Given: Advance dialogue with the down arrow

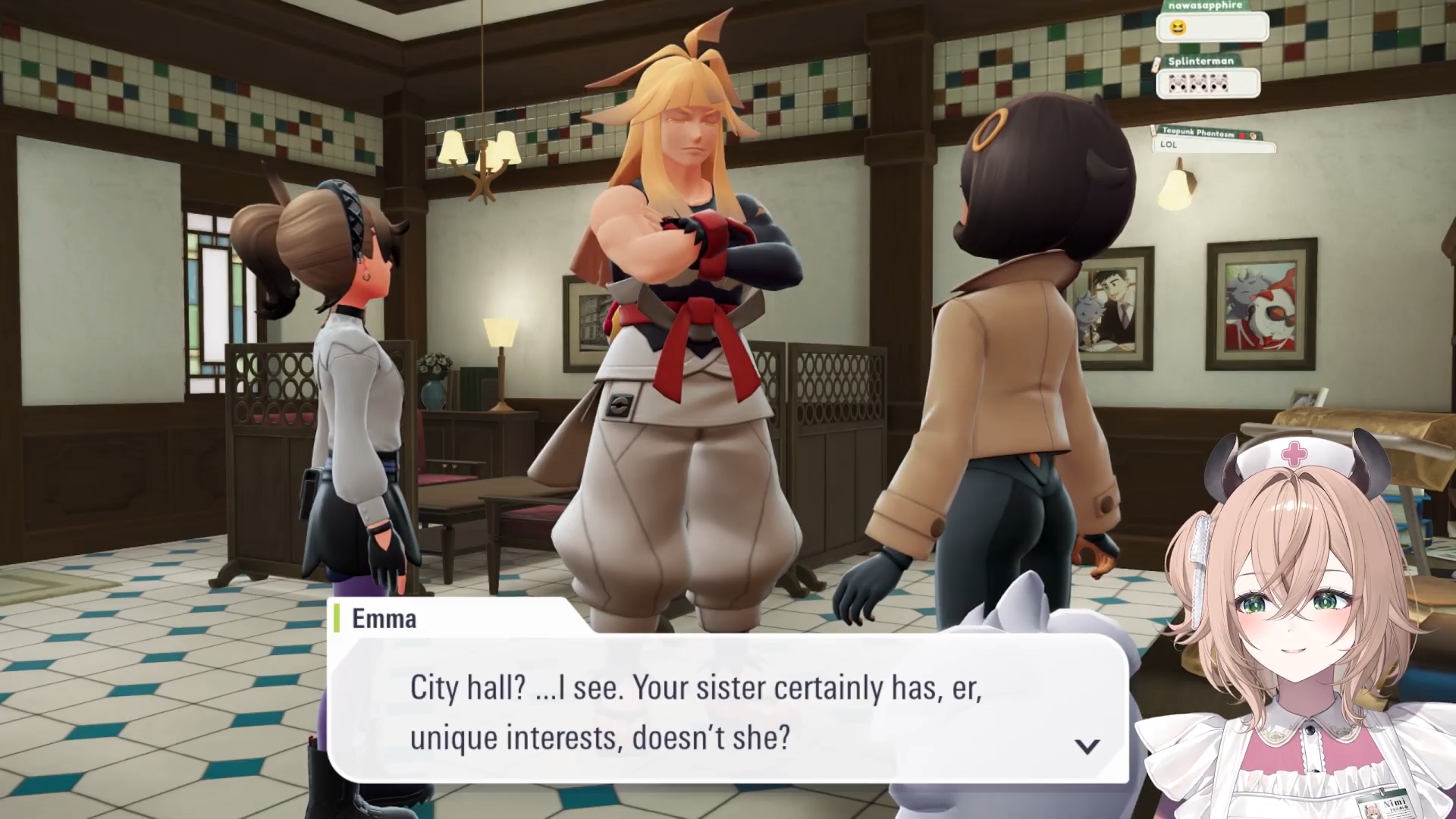Looking at the screenshot, I should (x=1087, y=747).
